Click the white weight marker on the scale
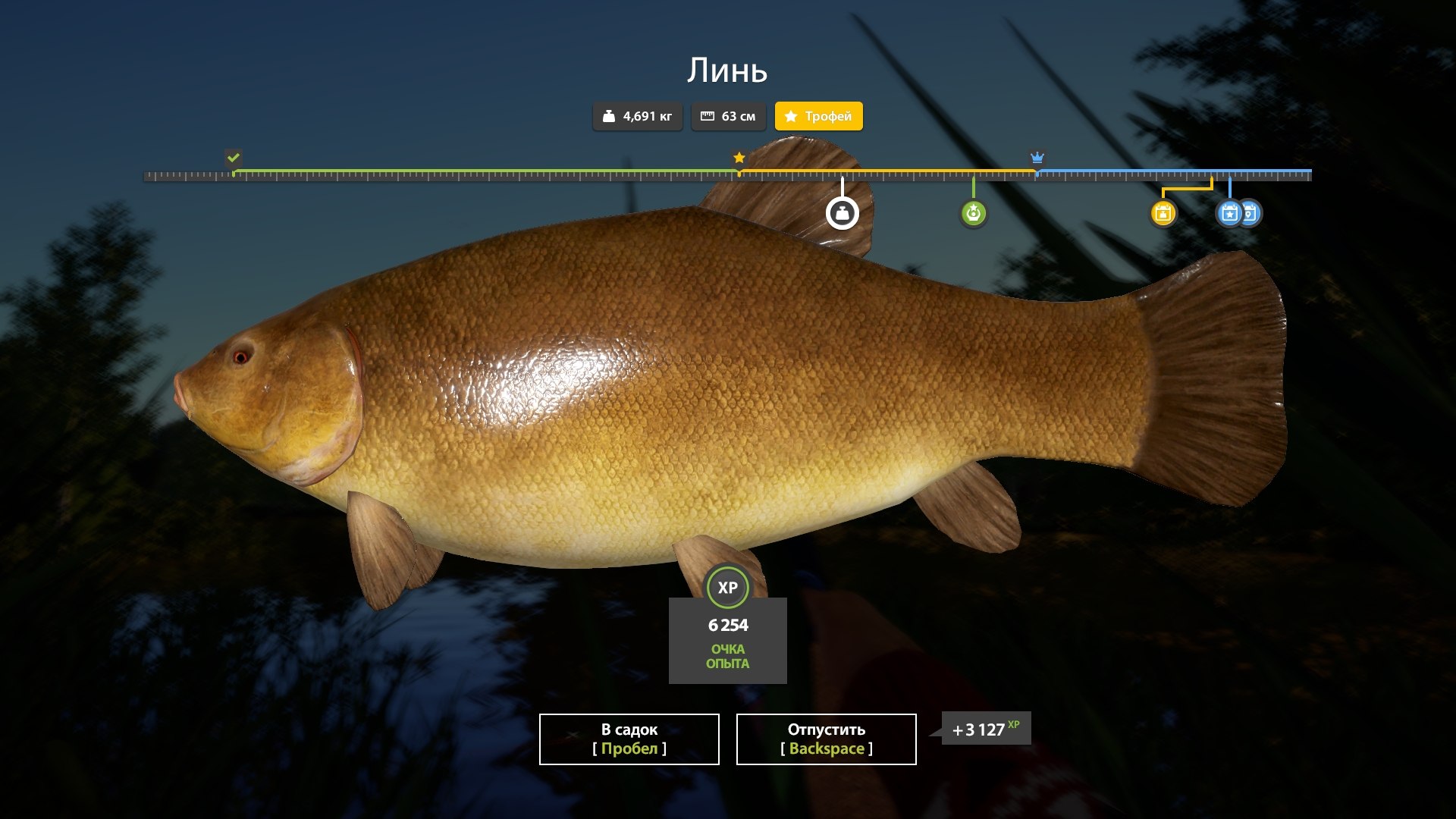The width and height of the screenshot is (1456, 819). [842, 213]
